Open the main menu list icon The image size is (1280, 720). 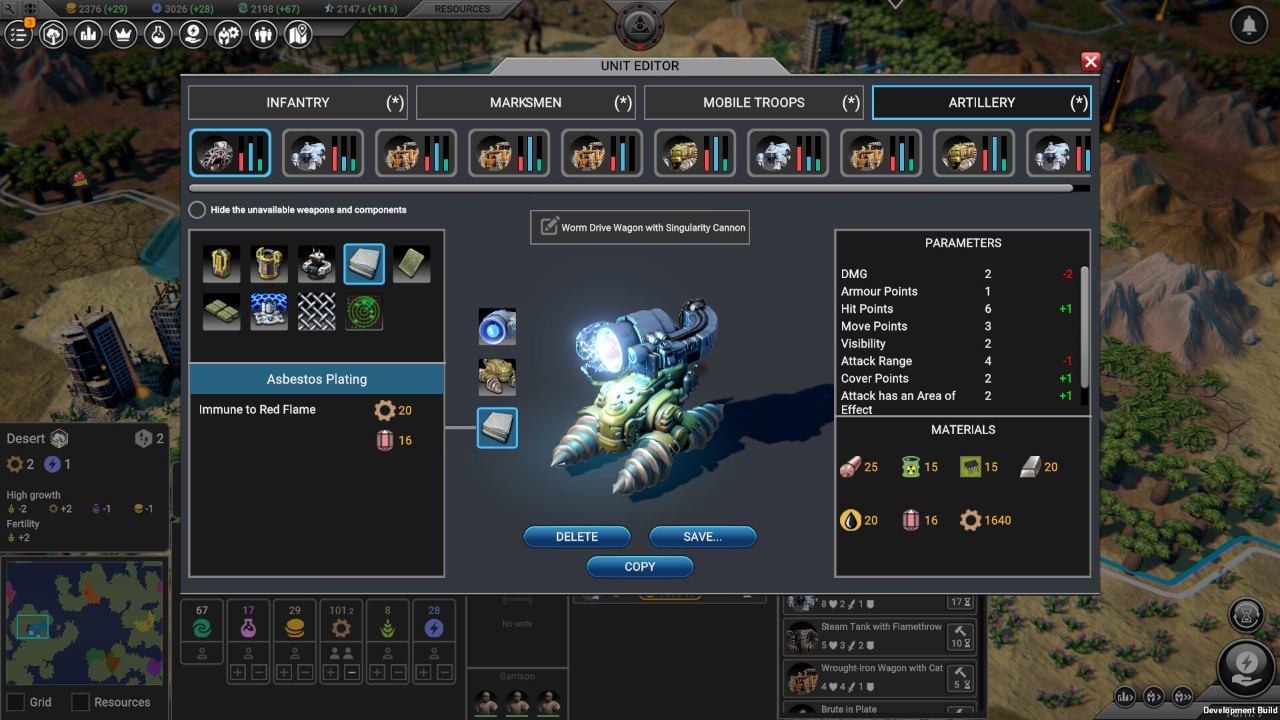(x=18, y=35)
